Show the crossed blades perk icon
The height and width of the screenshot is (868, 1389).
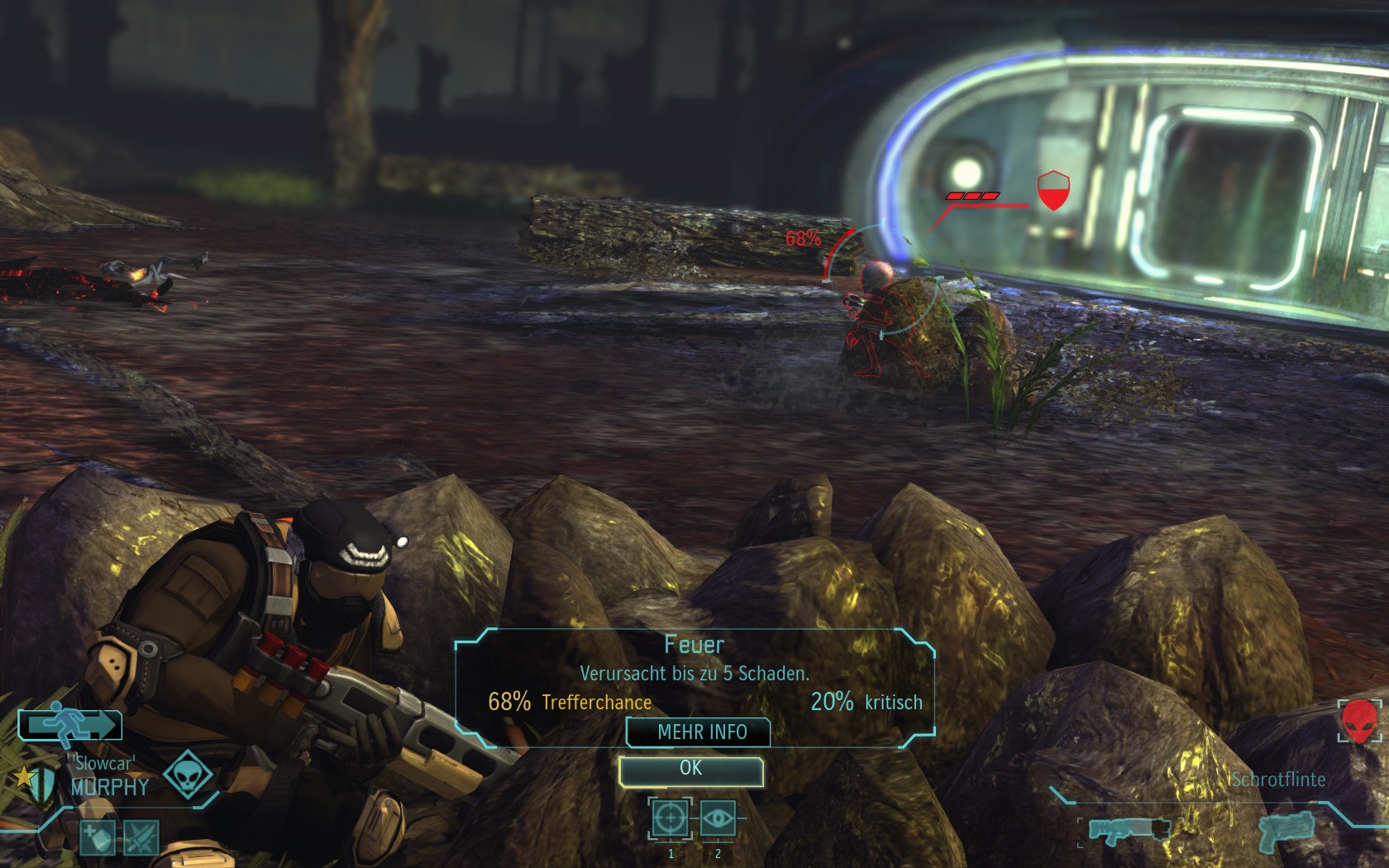point(141,838)
